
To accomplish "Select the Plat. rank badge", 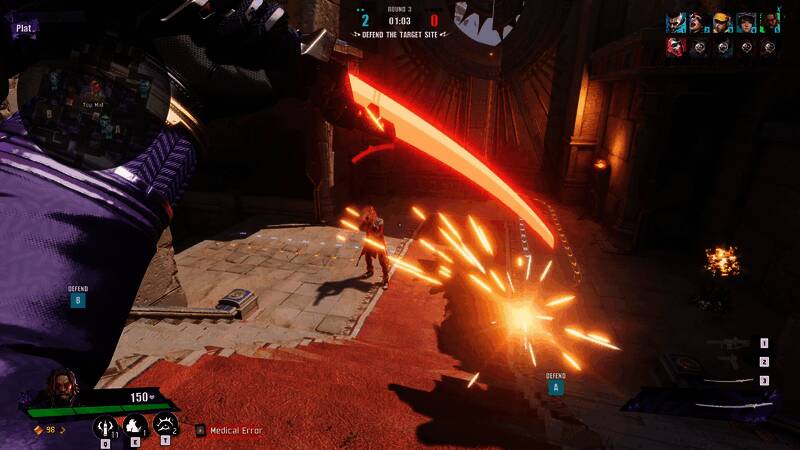I will pyautogui.click(x=24, y=29).
